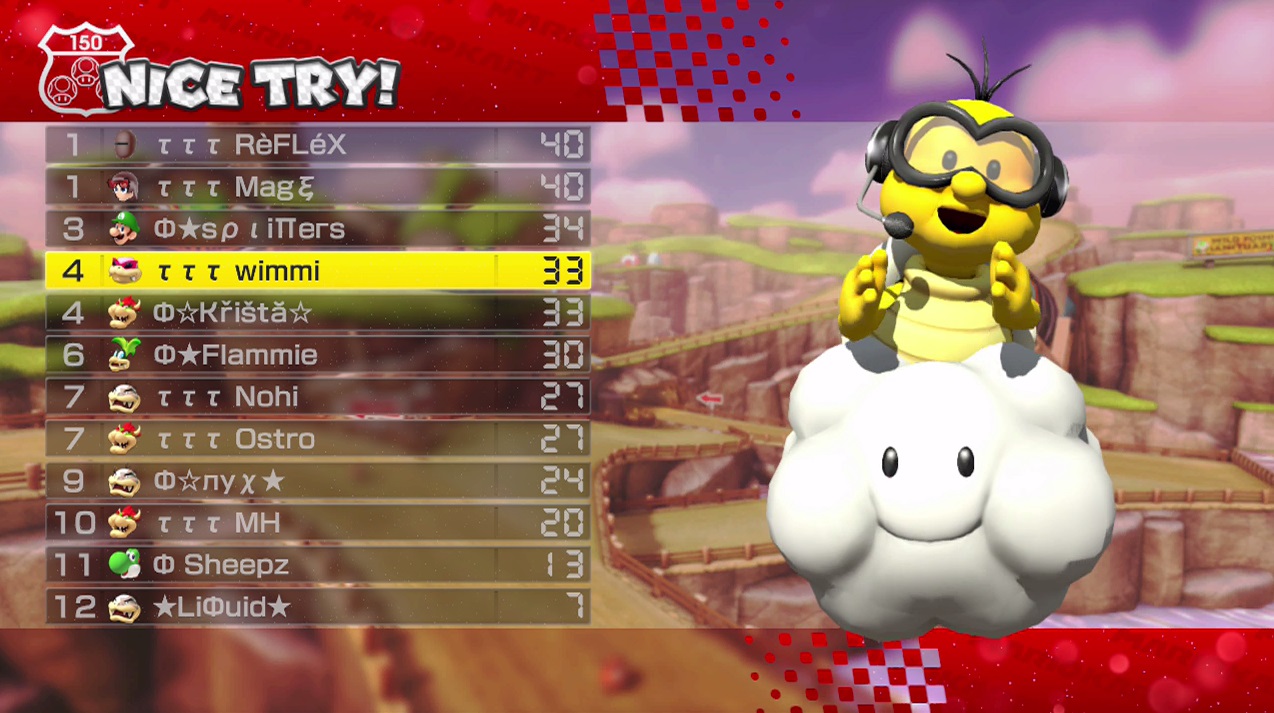Select the Křištă player row
Viewport: 1274px width, 713px height.
tap(318, 313)
